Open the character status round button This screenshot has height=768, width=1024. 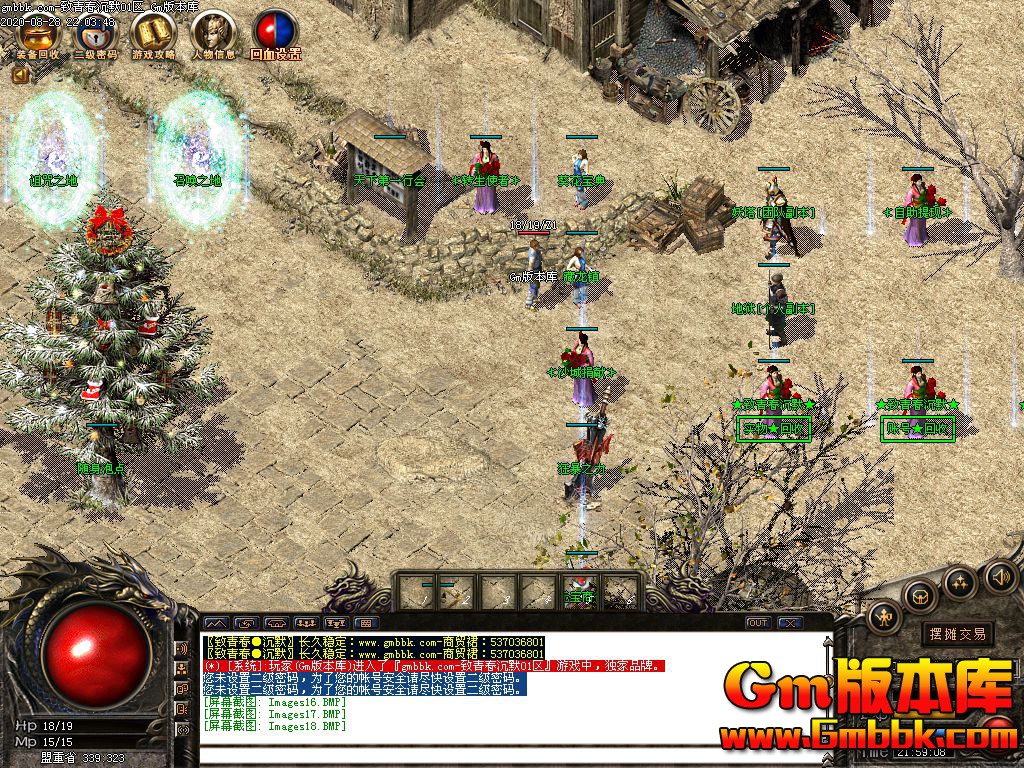pos(884,618)
